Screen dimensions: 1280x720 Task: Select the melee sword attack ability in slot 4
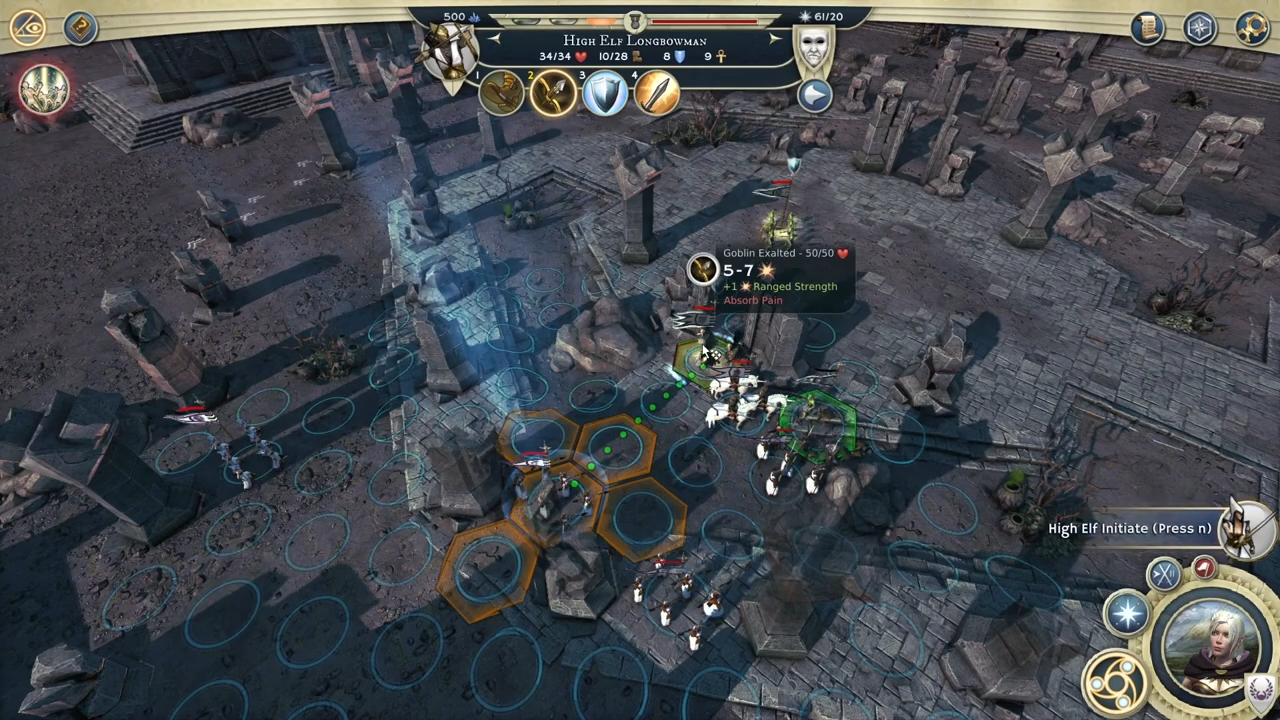point(655,93)
